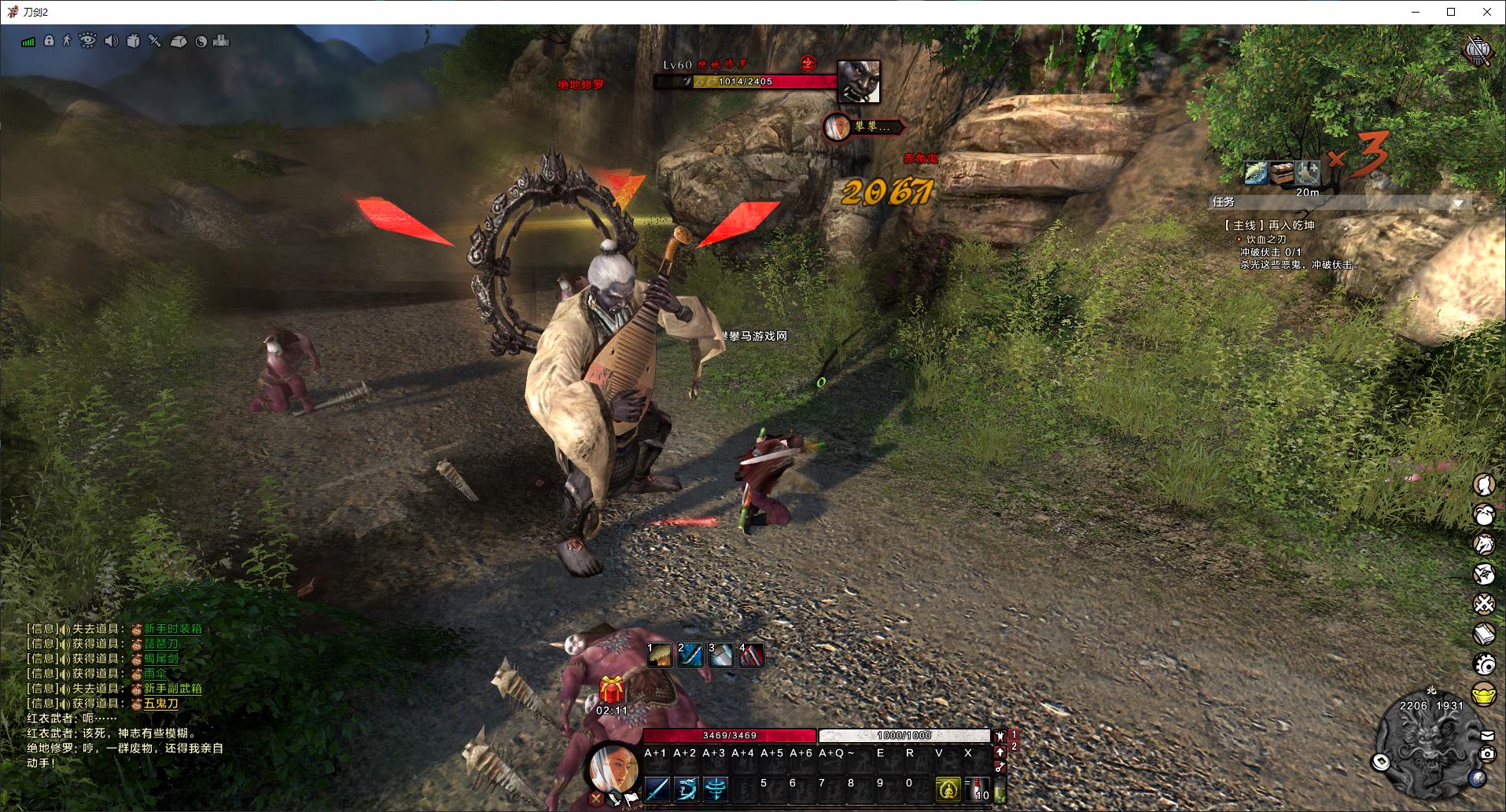Image resolution: width=1506 pixels, height=812 pixels.
Task: Open the horse mount menu icon
Action: [1484, 544]
